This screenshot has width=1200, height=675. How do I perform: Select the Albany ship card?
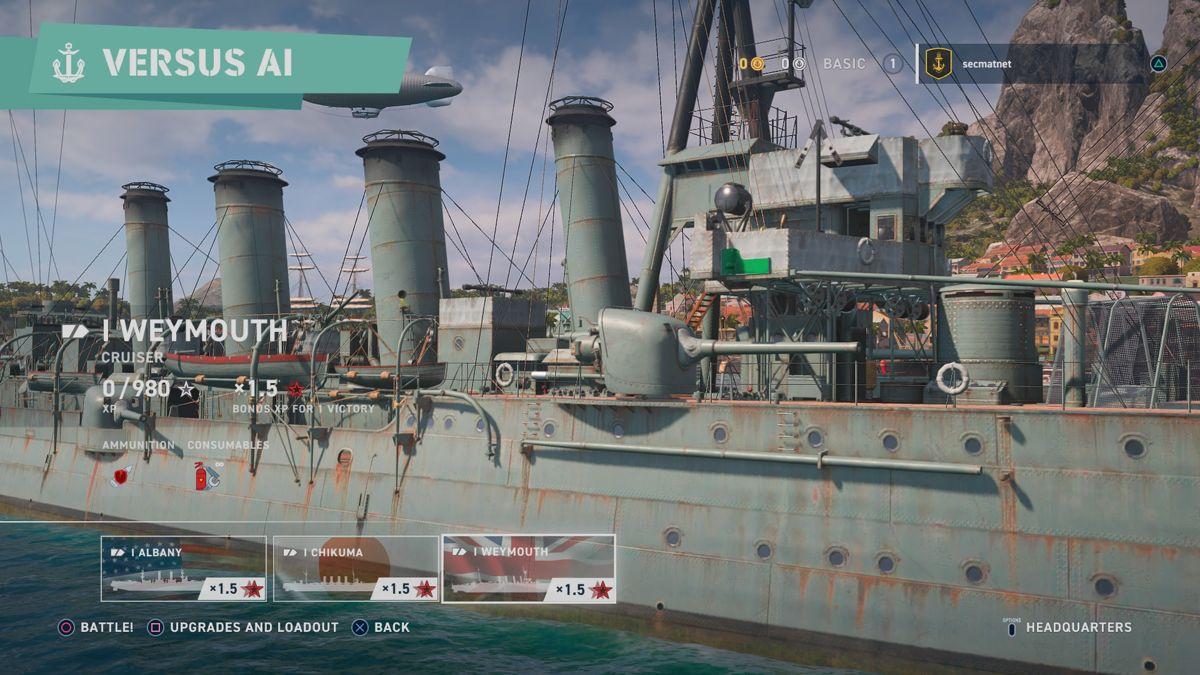coord(183,569)
